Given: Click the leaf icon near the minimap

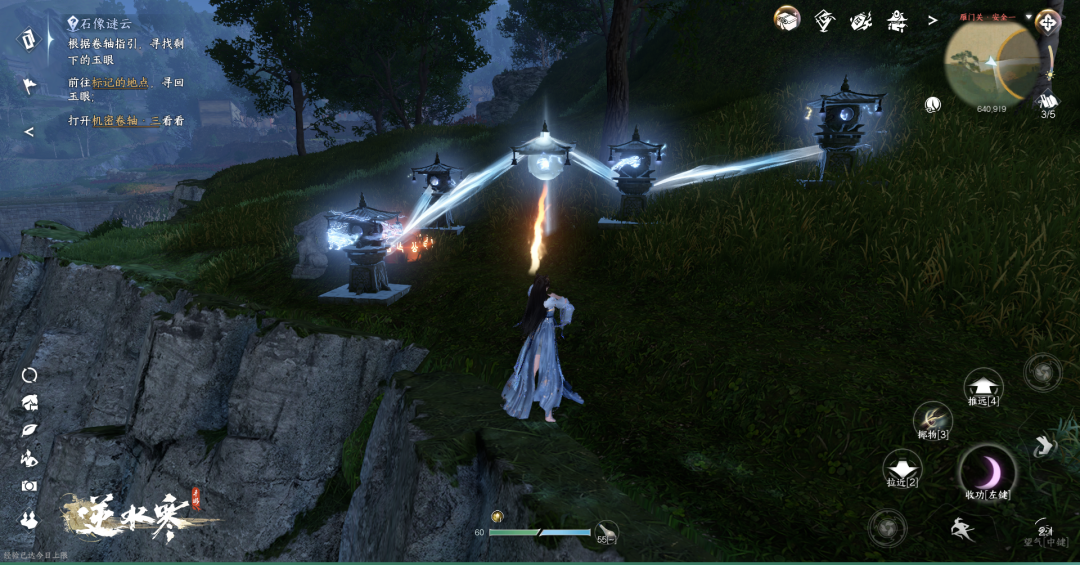Looking at the screenshot, I should (x=933, y=103).
